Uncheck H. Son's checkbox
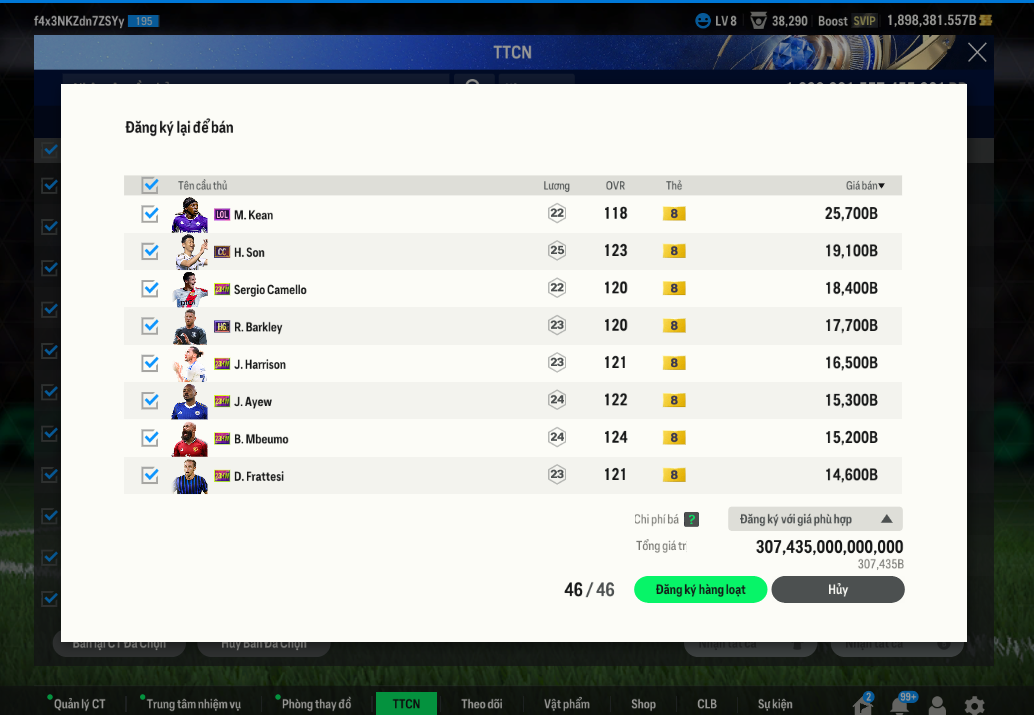This screenshot has width=1034, height=715. point(150,251)
